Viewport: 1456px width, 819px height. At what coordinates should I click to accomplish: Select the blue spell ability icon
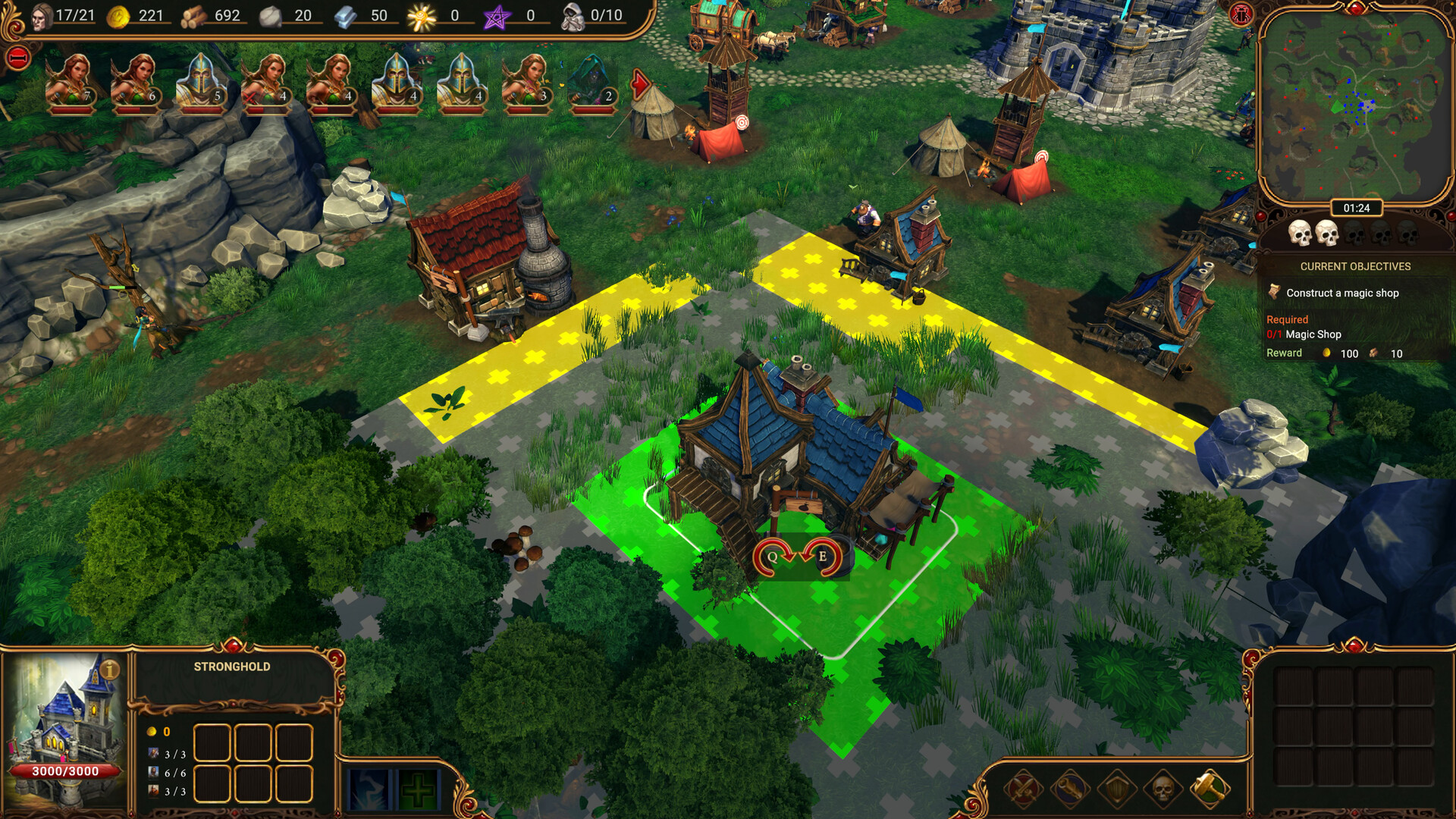(369, 790)
